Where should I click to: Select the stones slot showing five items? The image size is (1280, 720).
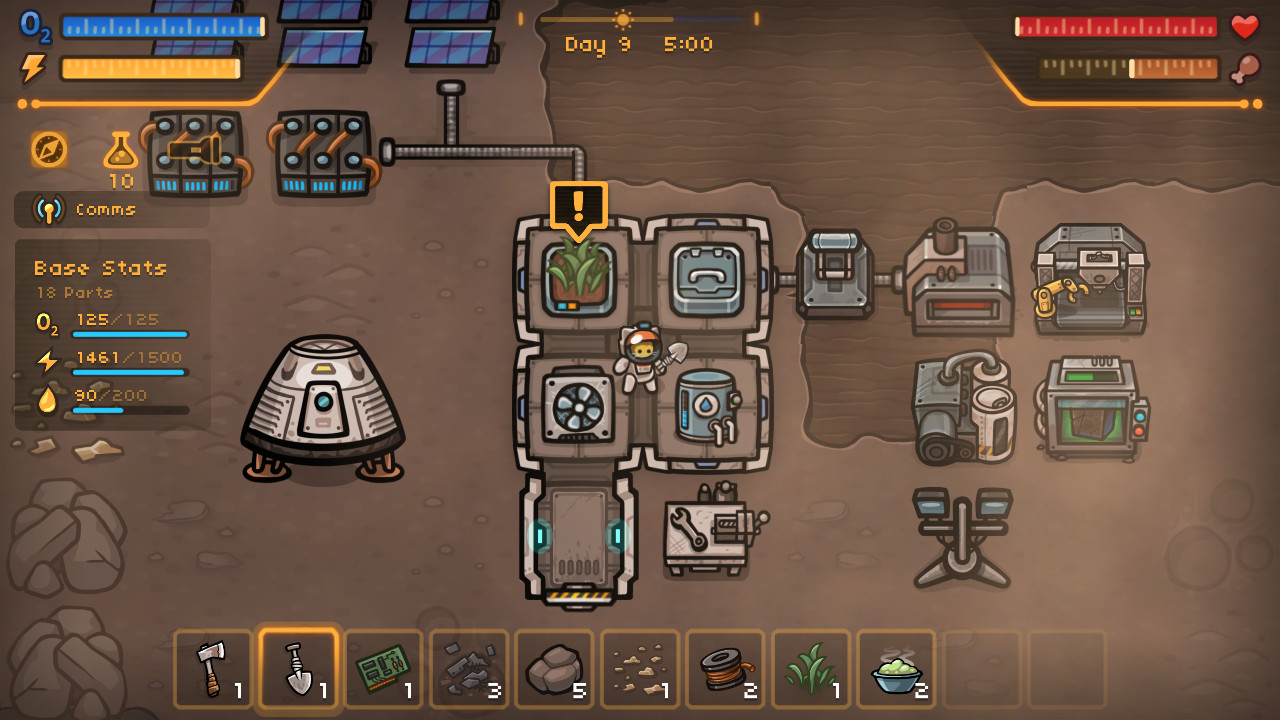click(x=553, y=668)
